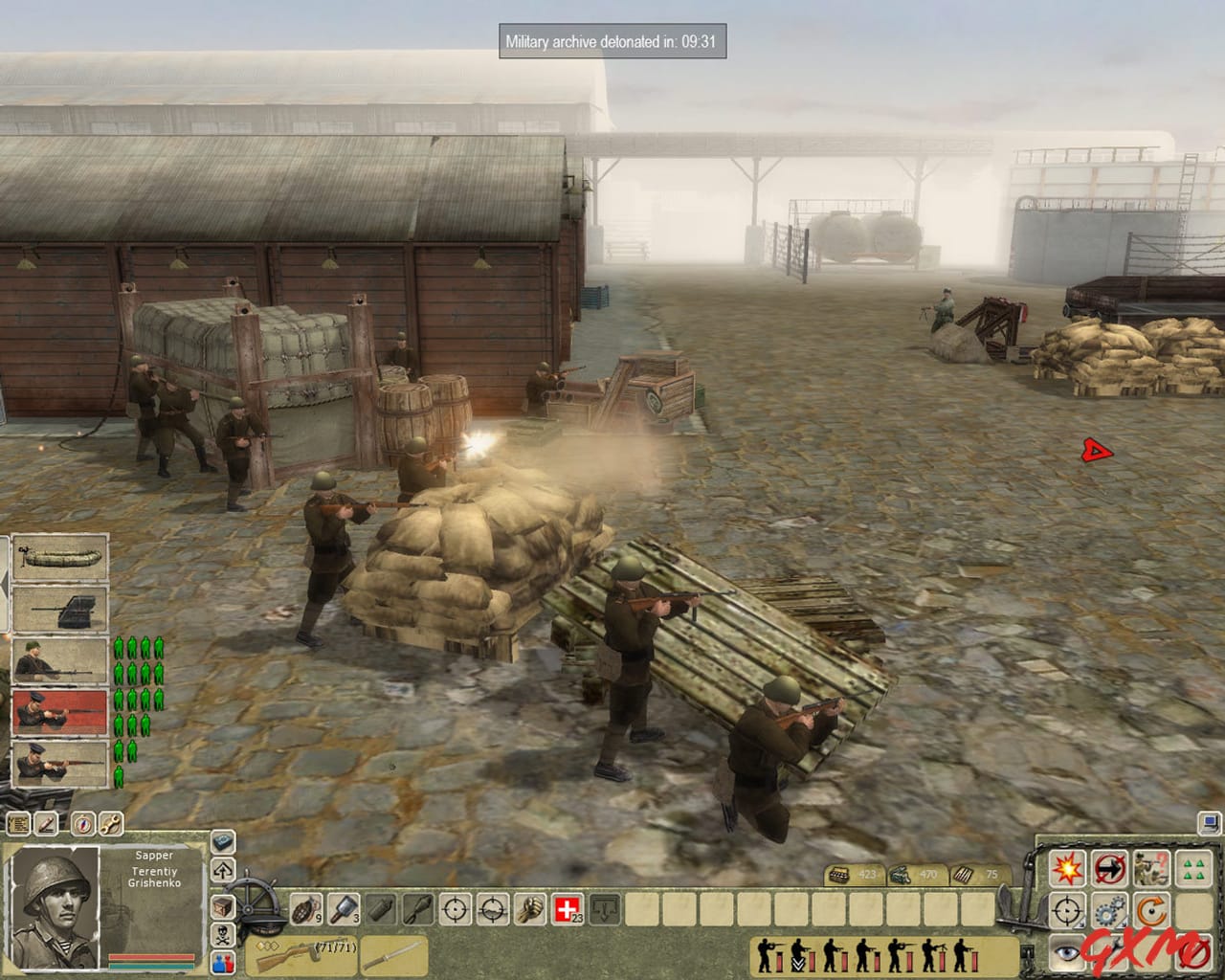
Task: Click Sapper Terentiy Grishenko's health bar
Action: (x=150, y=956)
